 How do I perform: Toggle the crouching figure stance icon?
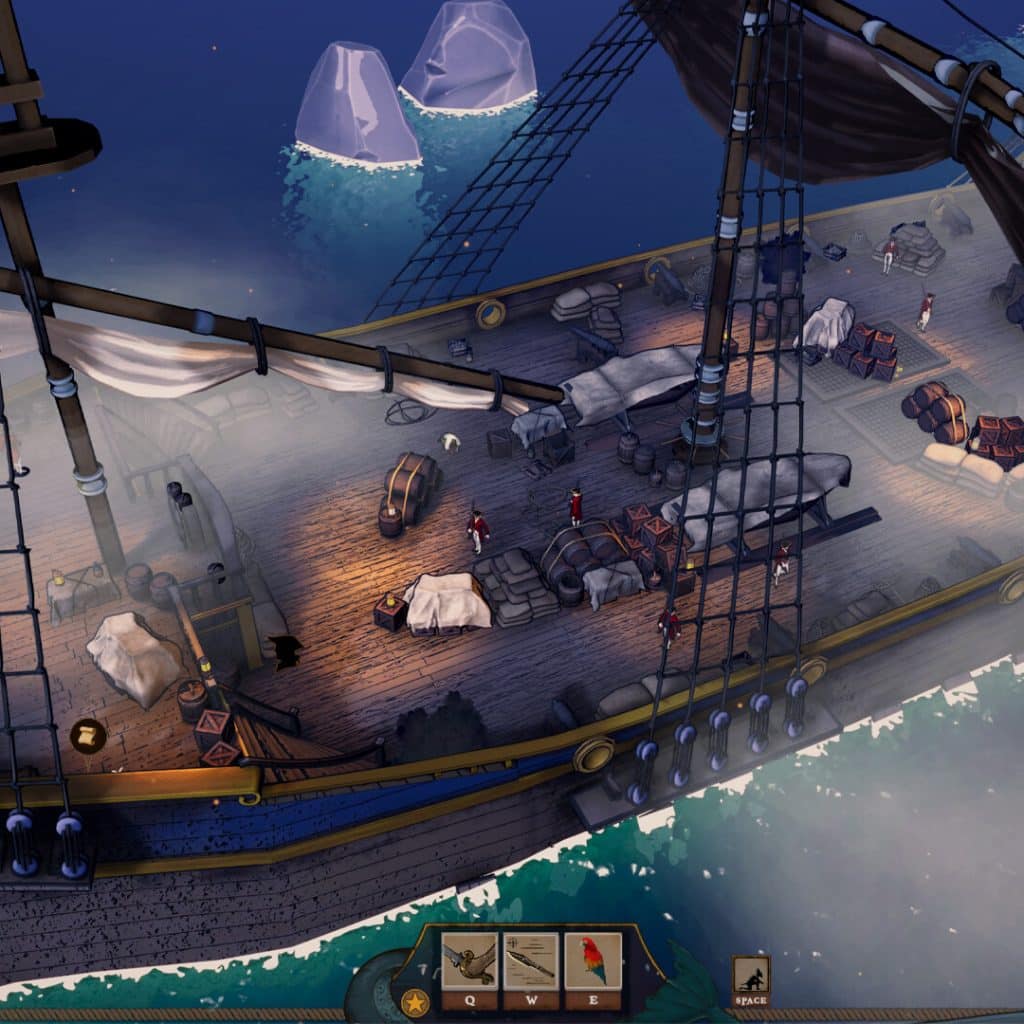pos(750,975)
